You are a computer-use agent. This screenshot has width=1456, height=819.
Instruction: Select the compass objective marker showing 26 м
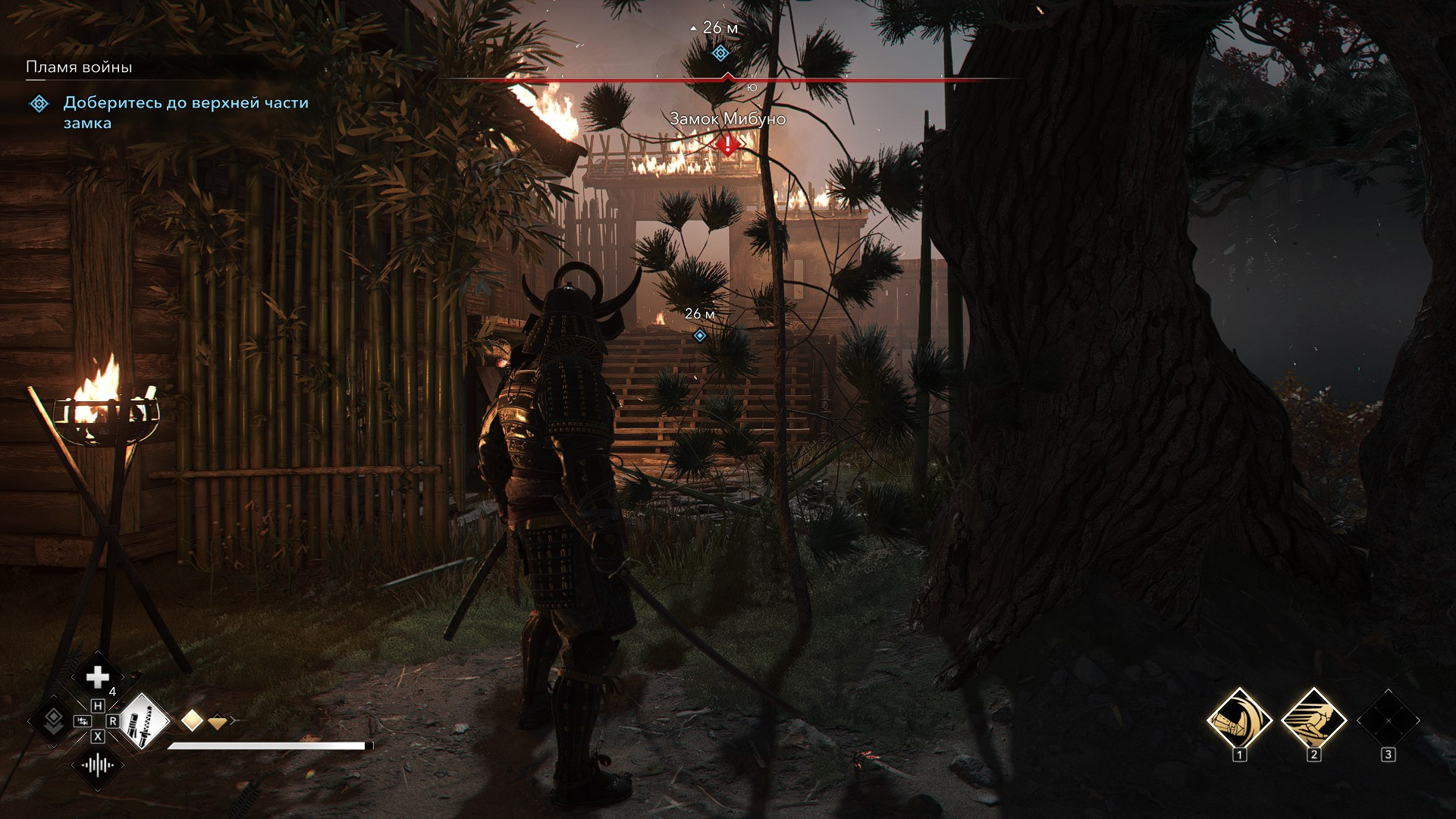(x=720, y=53)
